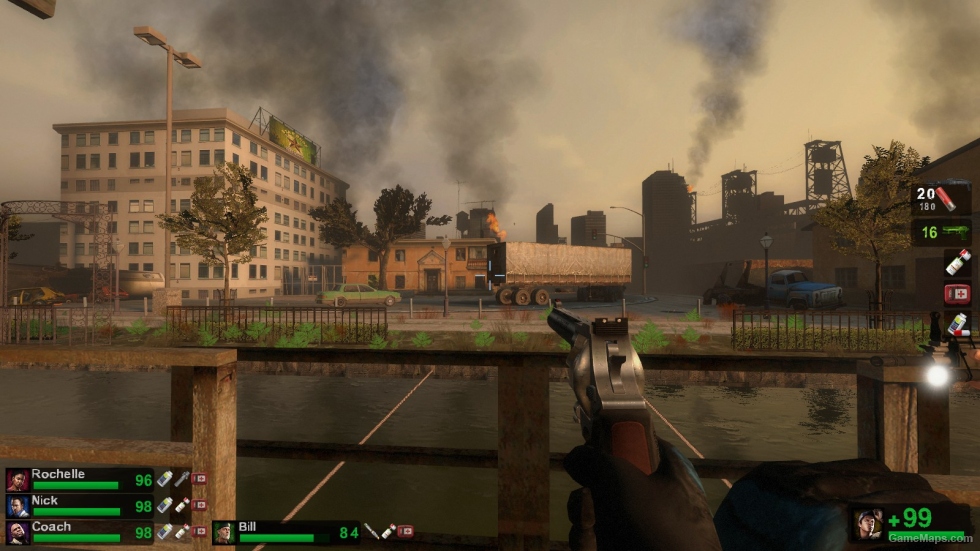This screenshot has height=551, width=980.
Task: Click Coach's teammate portrait
Action: (x=17, y=532)
